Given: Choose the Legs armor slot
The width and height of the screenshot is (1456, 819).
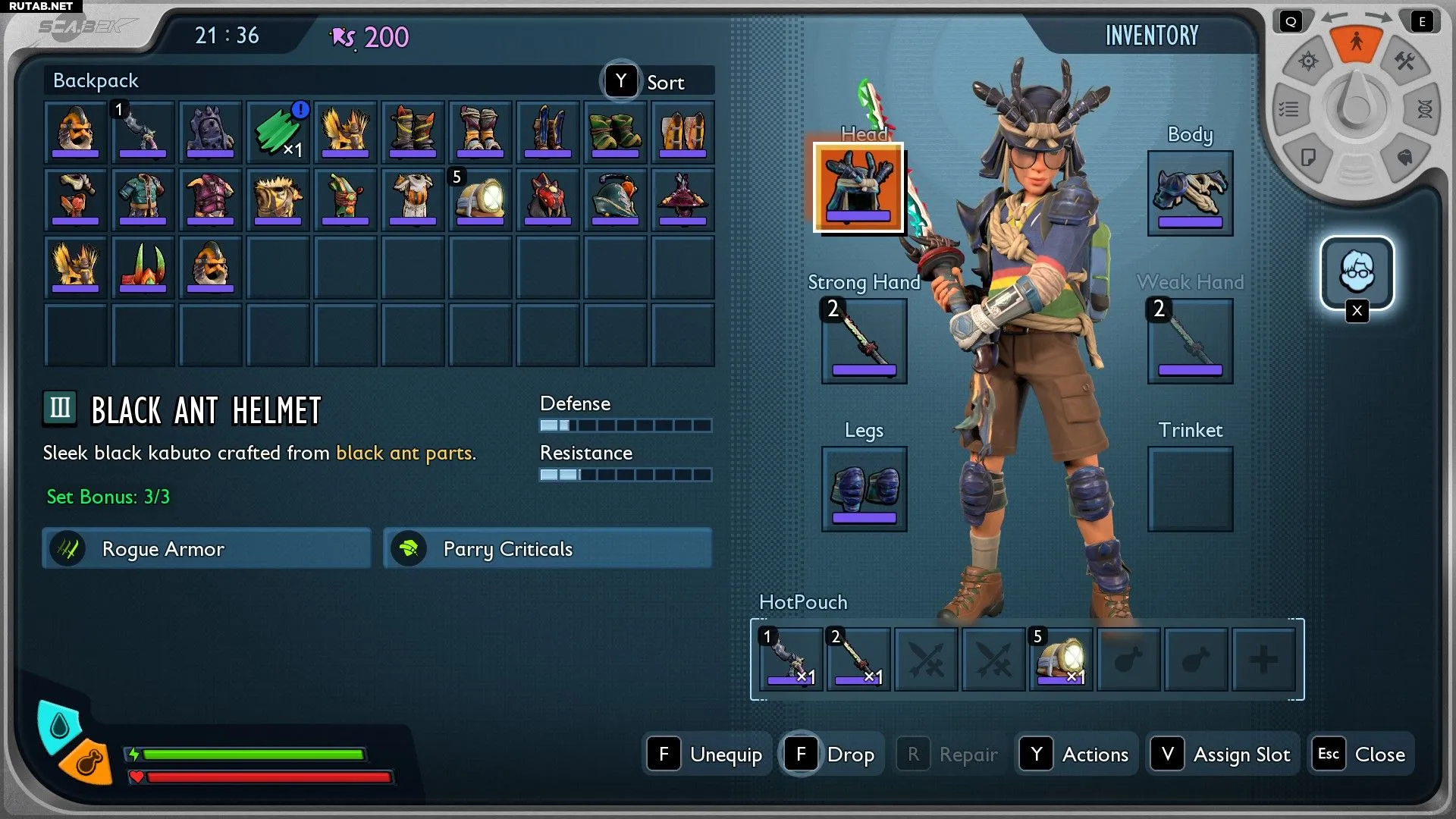Looking at the screenshot, I should click(x=864, y=489).
